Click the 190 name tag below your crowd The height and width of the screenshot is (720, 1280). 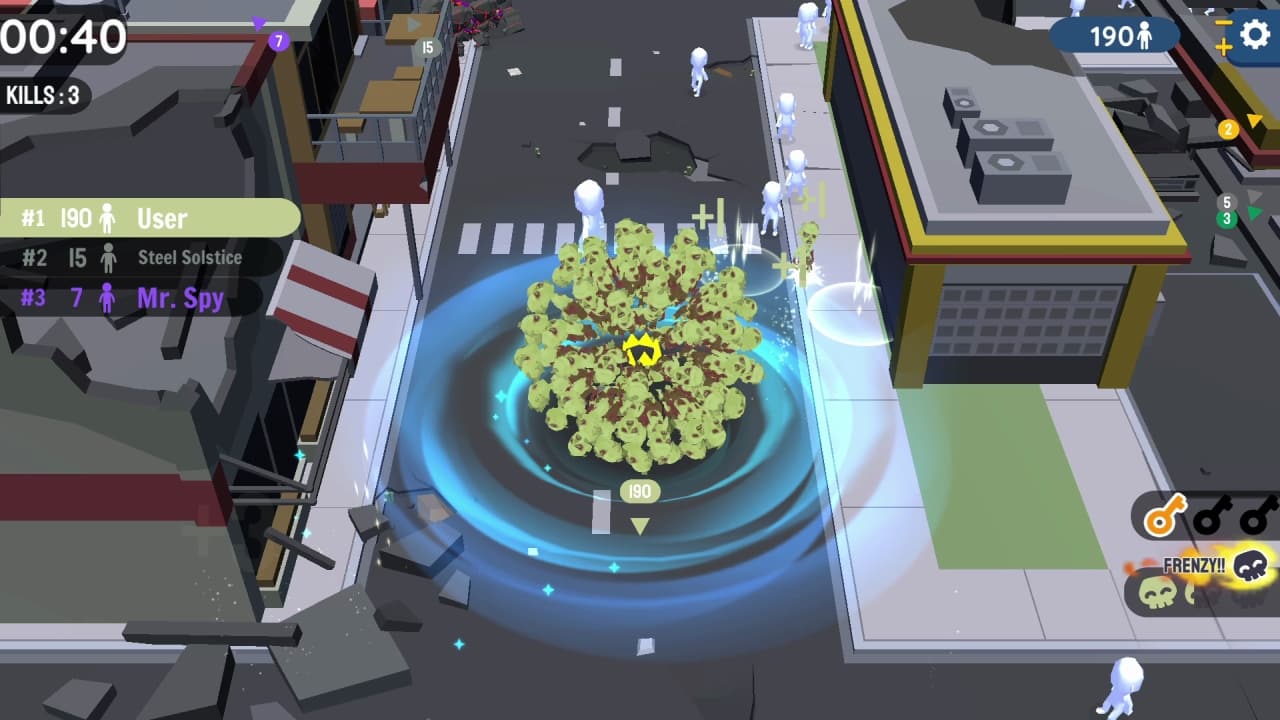tap(638, 490)
